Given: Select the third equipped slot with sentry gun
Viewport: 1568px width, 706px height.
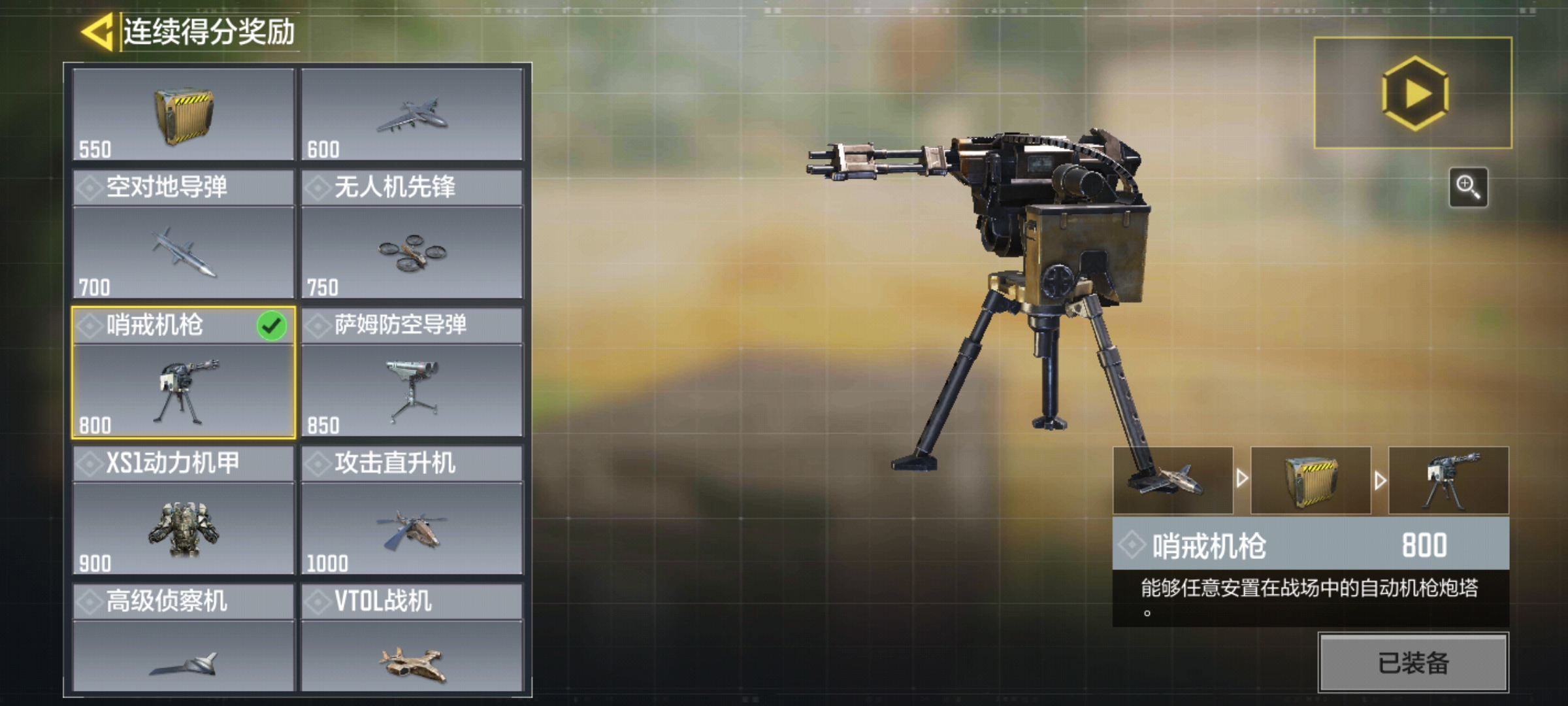Looking at the screenshot, I should (x=1448, y=480).
